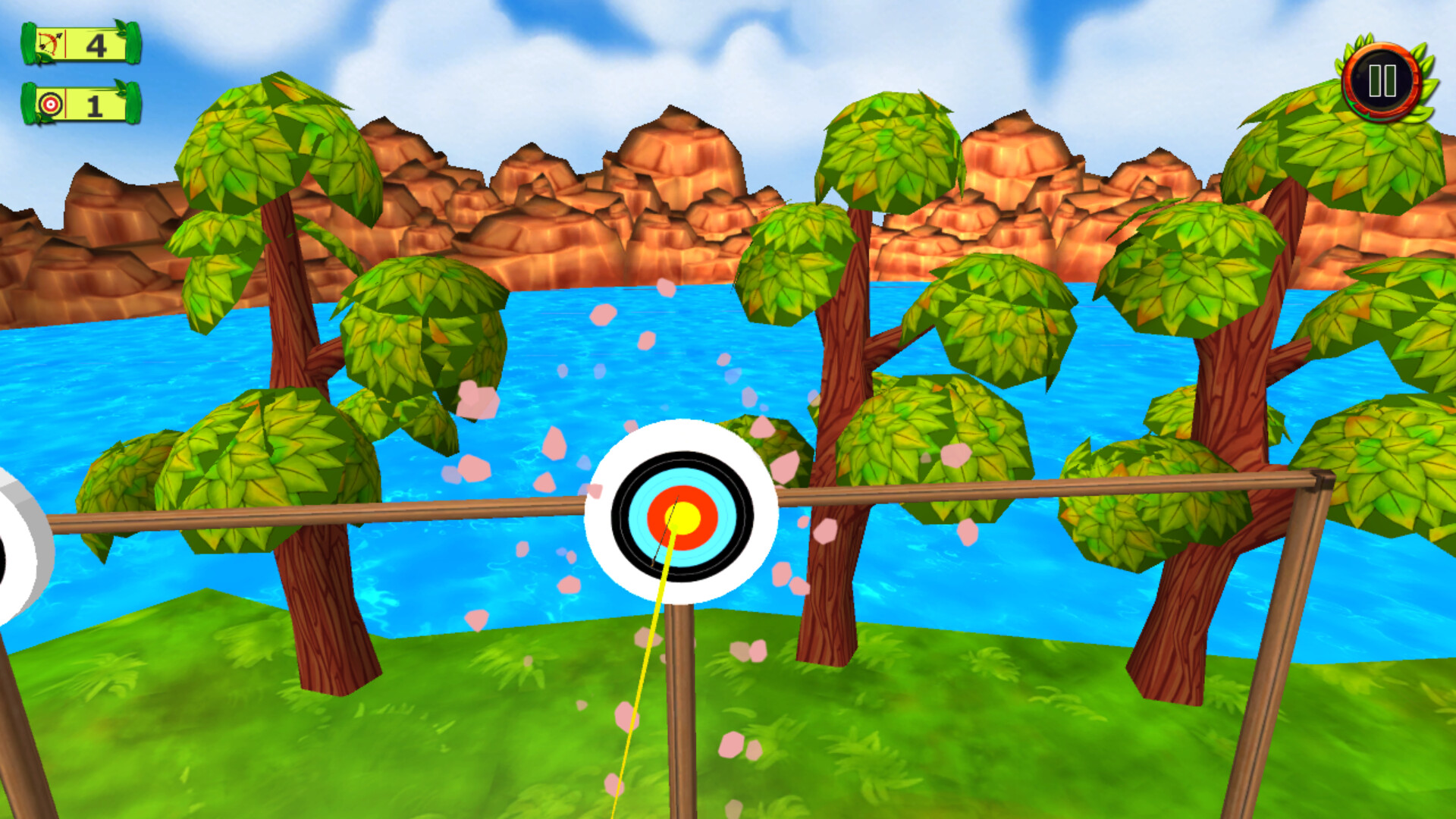Click the target count badge showing 1

point(93,106)
